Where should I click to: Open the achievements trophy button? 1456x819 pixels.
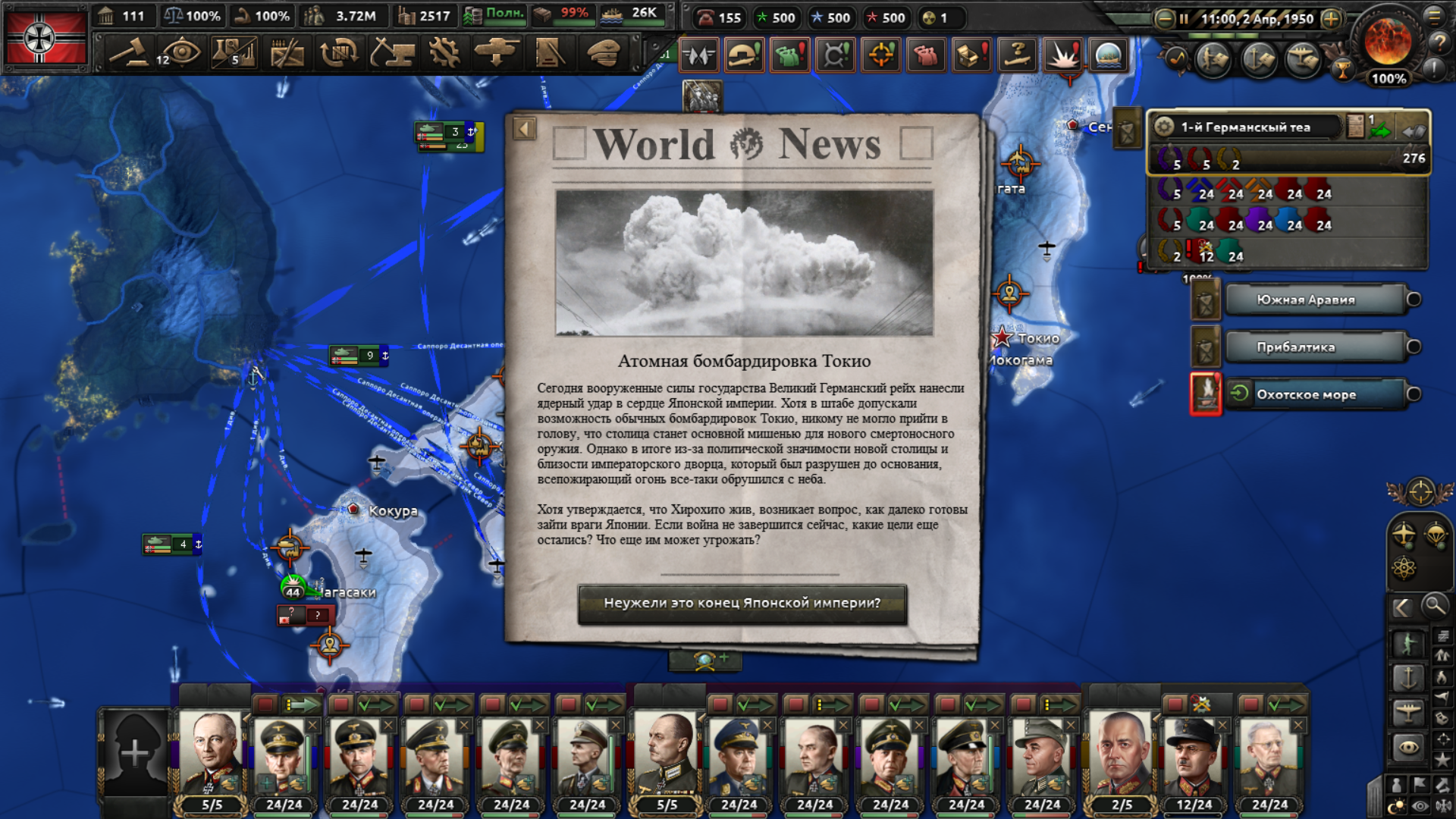[1342, 71]
